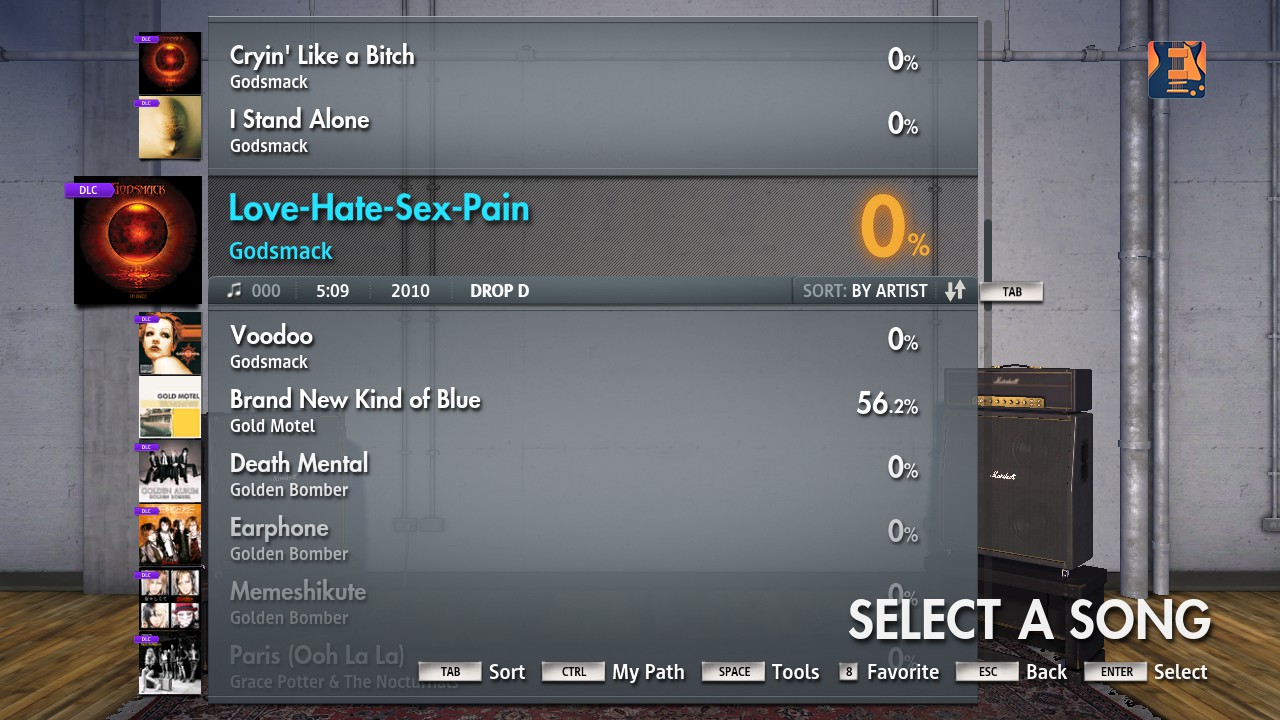Click the Select label

(x=1180, y=672)
